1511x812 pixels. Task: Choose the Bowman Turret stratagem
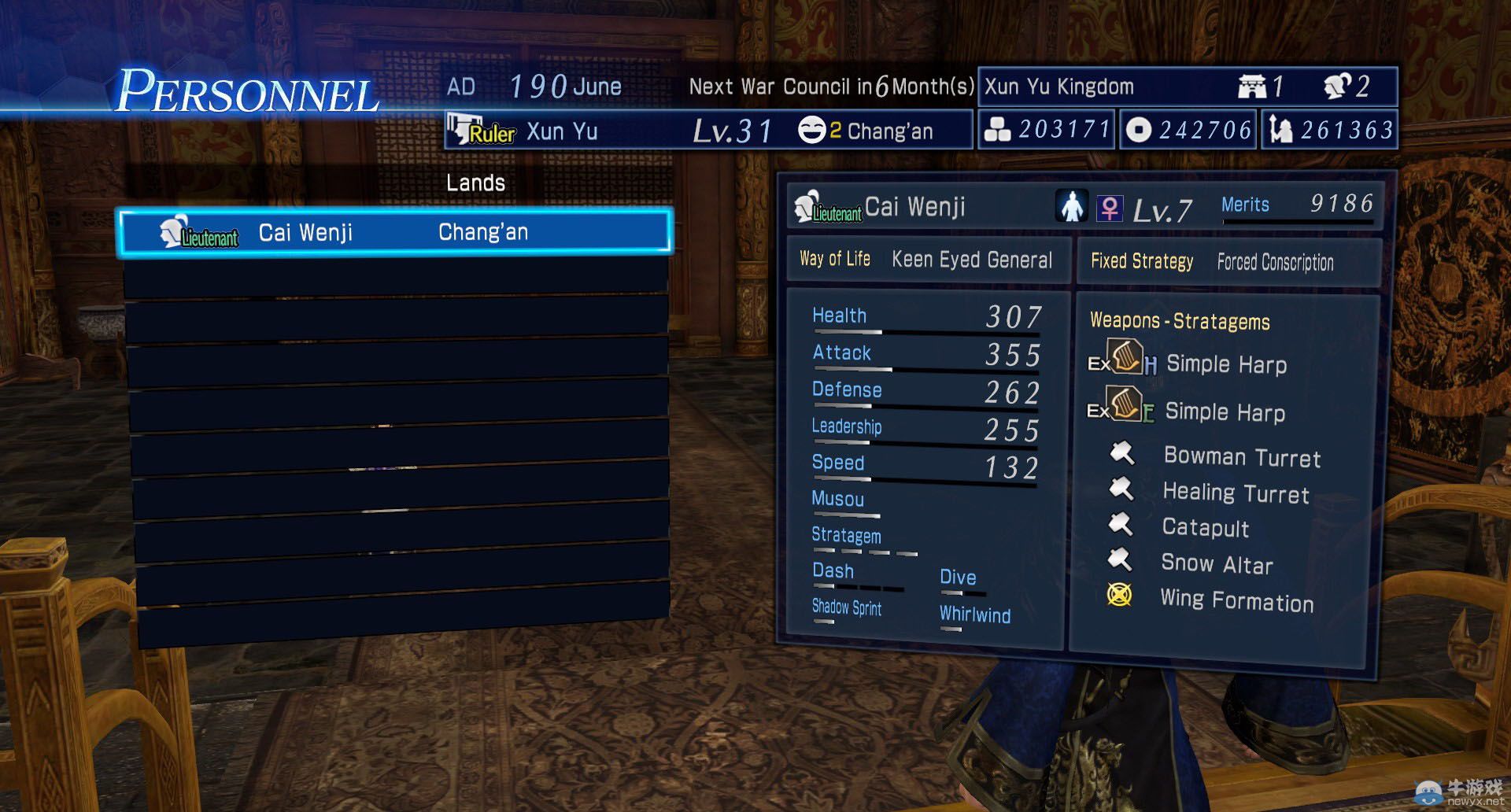coord(1241,457)
